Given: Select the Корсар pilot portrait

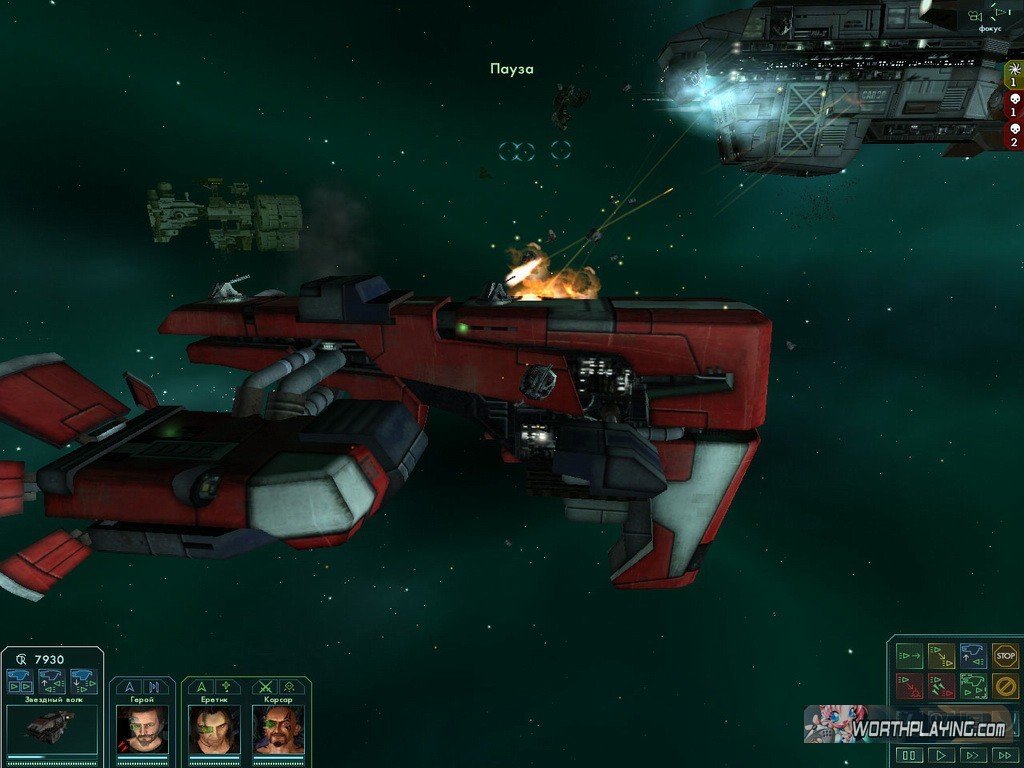Looking at the screenshot, I should coord(278,730).
